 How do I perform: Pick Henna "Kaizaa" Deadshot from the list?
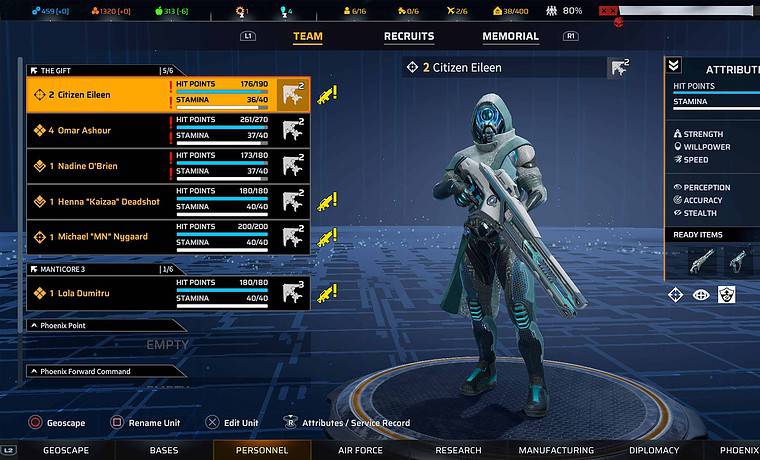point(100,201)
